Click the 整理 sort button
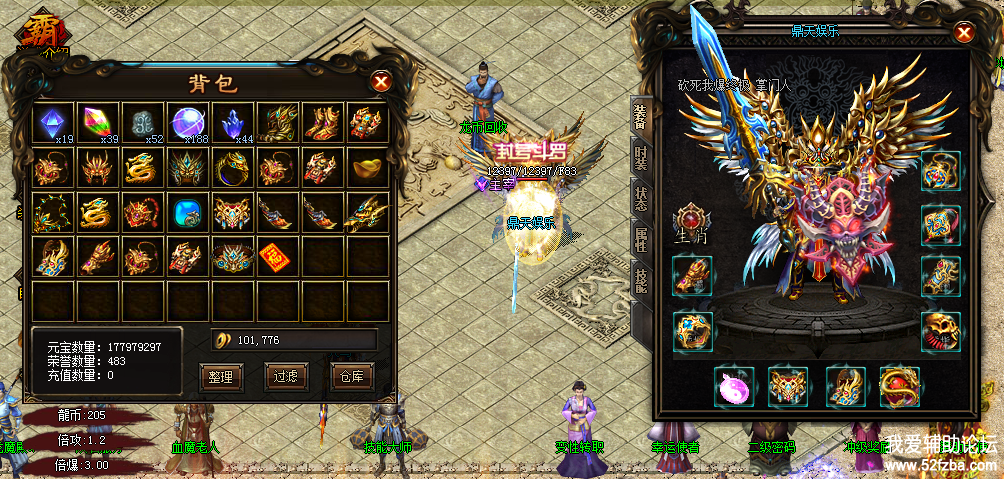This screenshot has width=1004, height=479. tap(221, 376)
